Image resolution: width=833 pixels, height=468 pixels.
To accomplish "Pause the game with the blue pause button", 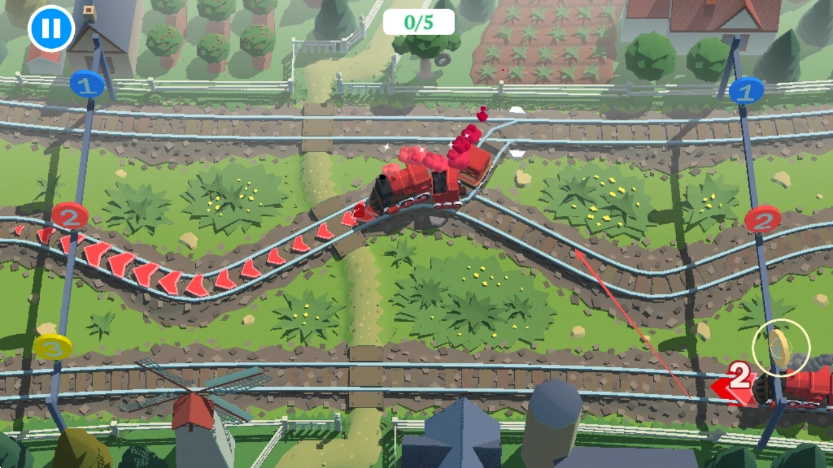I will 50,28.
